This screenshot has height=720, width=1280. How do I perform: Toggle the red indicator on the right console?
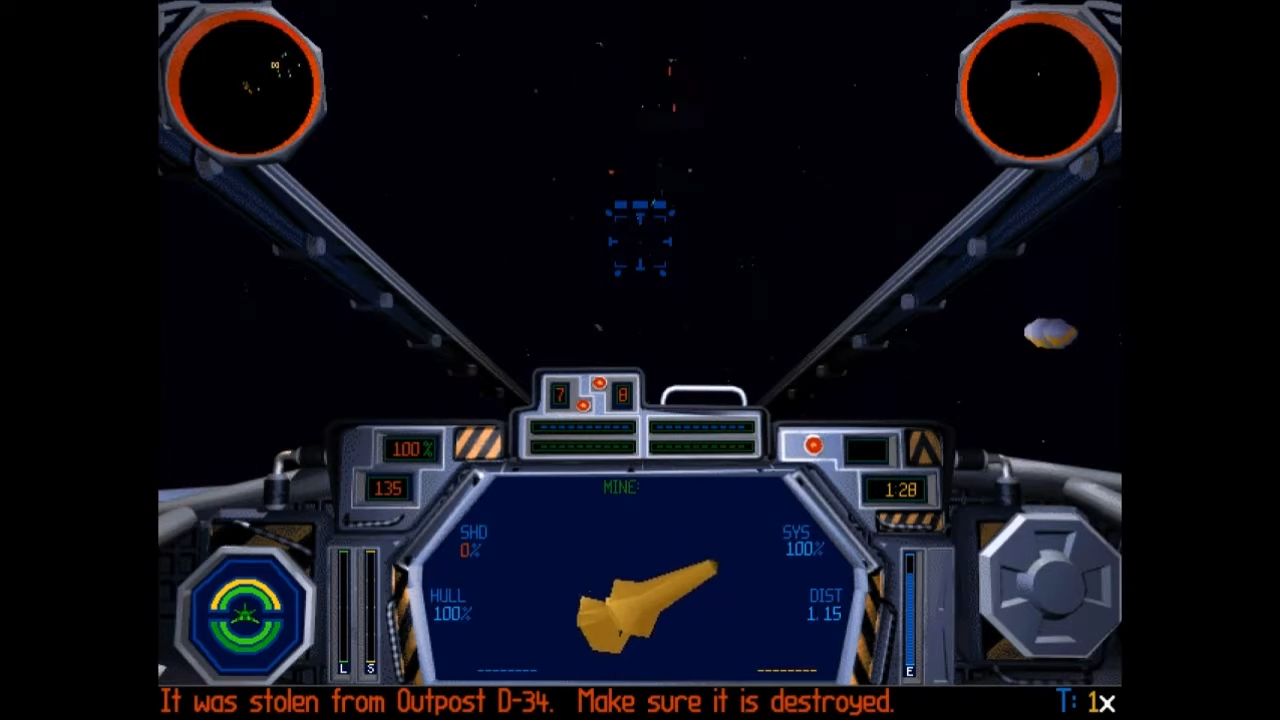pos(813,445)
